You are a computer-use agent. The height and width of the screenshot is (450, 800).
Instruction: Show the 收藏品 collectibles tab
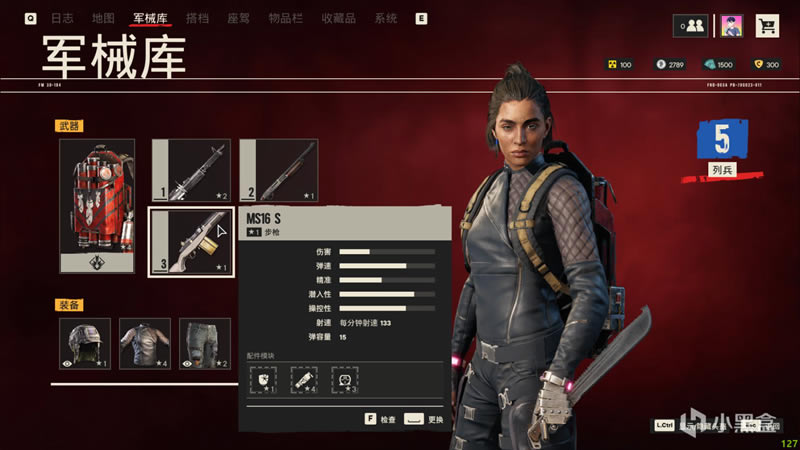[339, 18]
